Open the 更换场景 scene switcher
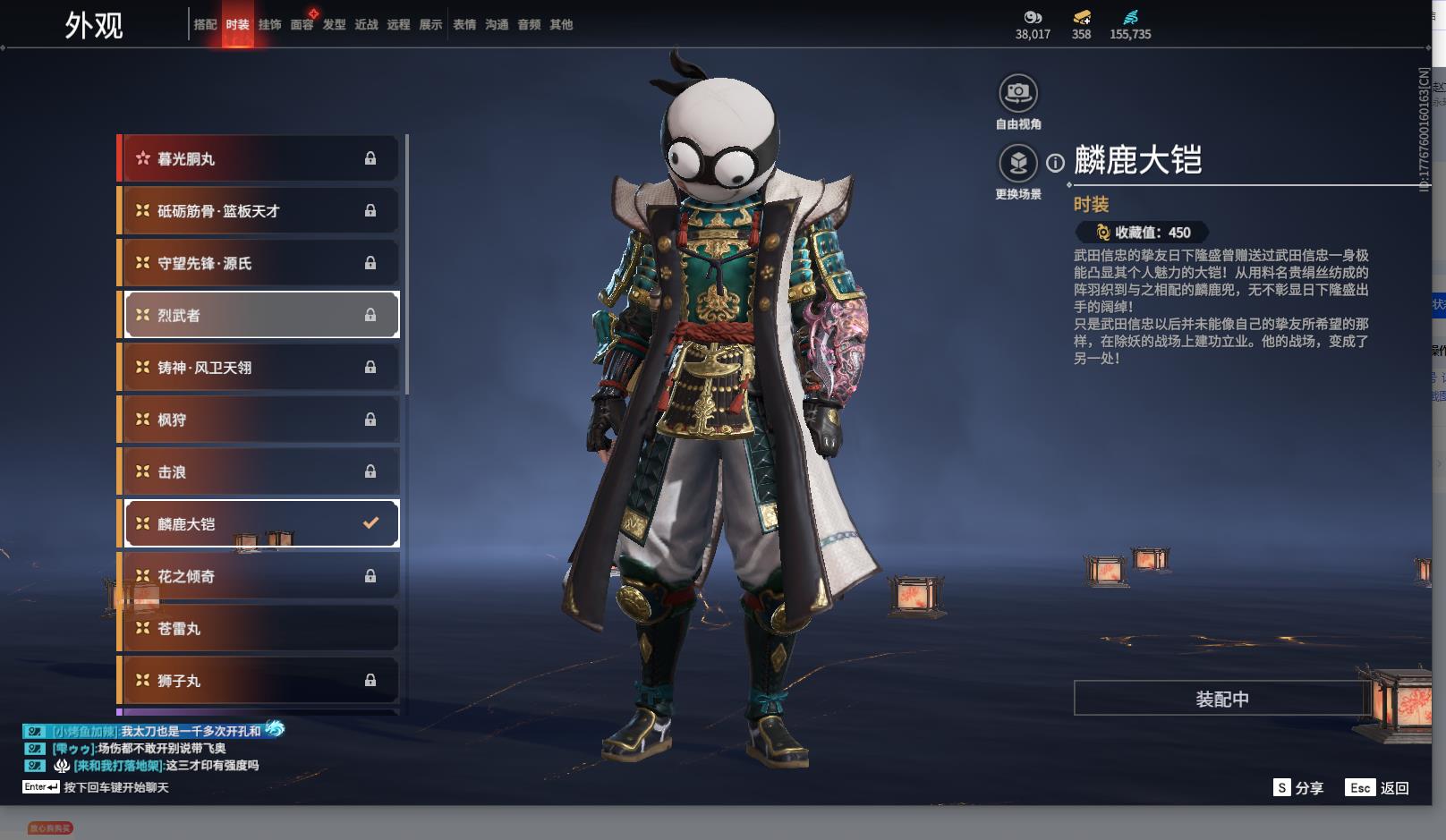 [1018, 163]
